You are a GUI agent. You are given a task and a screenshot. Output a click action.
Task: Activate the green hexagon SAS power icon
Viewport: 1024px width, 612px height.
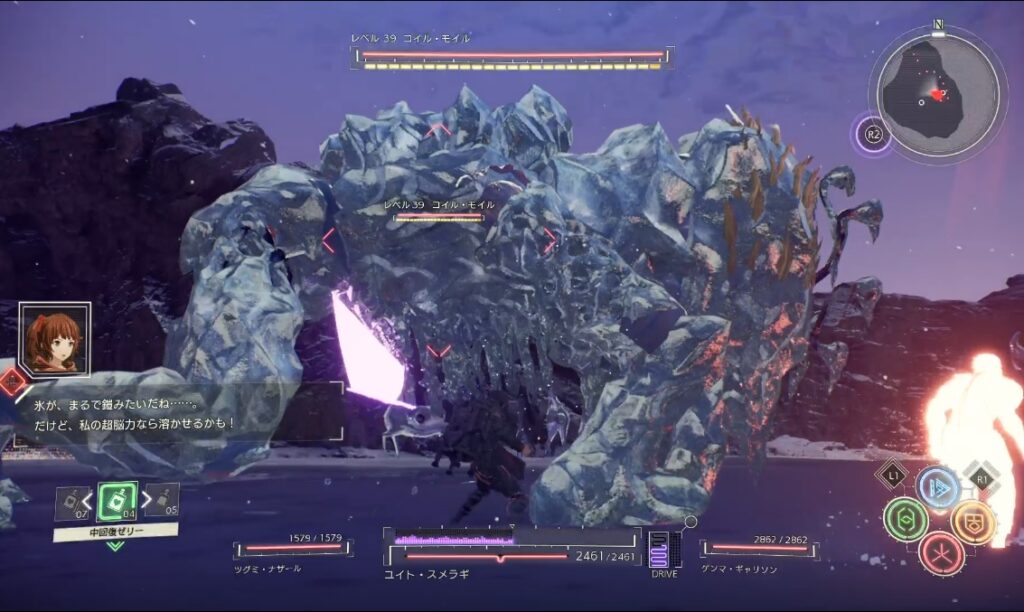(906, 520)
